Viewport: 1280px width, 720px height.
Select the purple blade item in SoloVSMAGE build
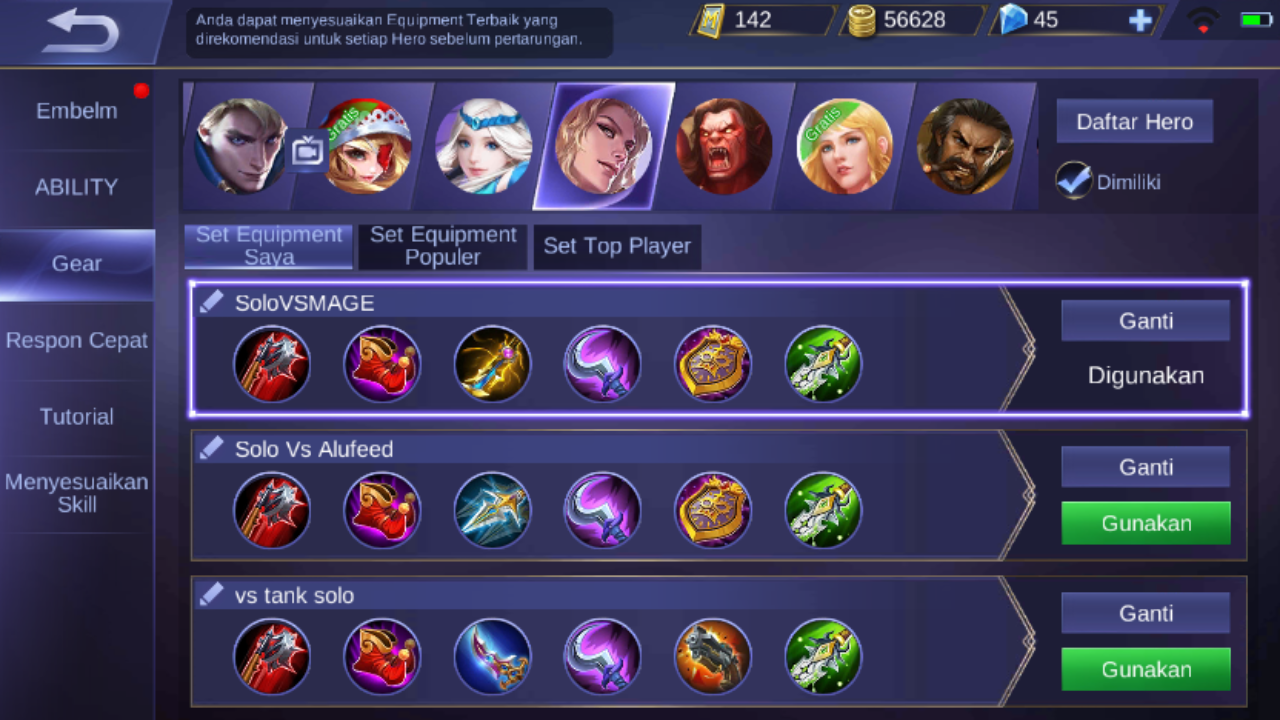(x=603, y=364)
